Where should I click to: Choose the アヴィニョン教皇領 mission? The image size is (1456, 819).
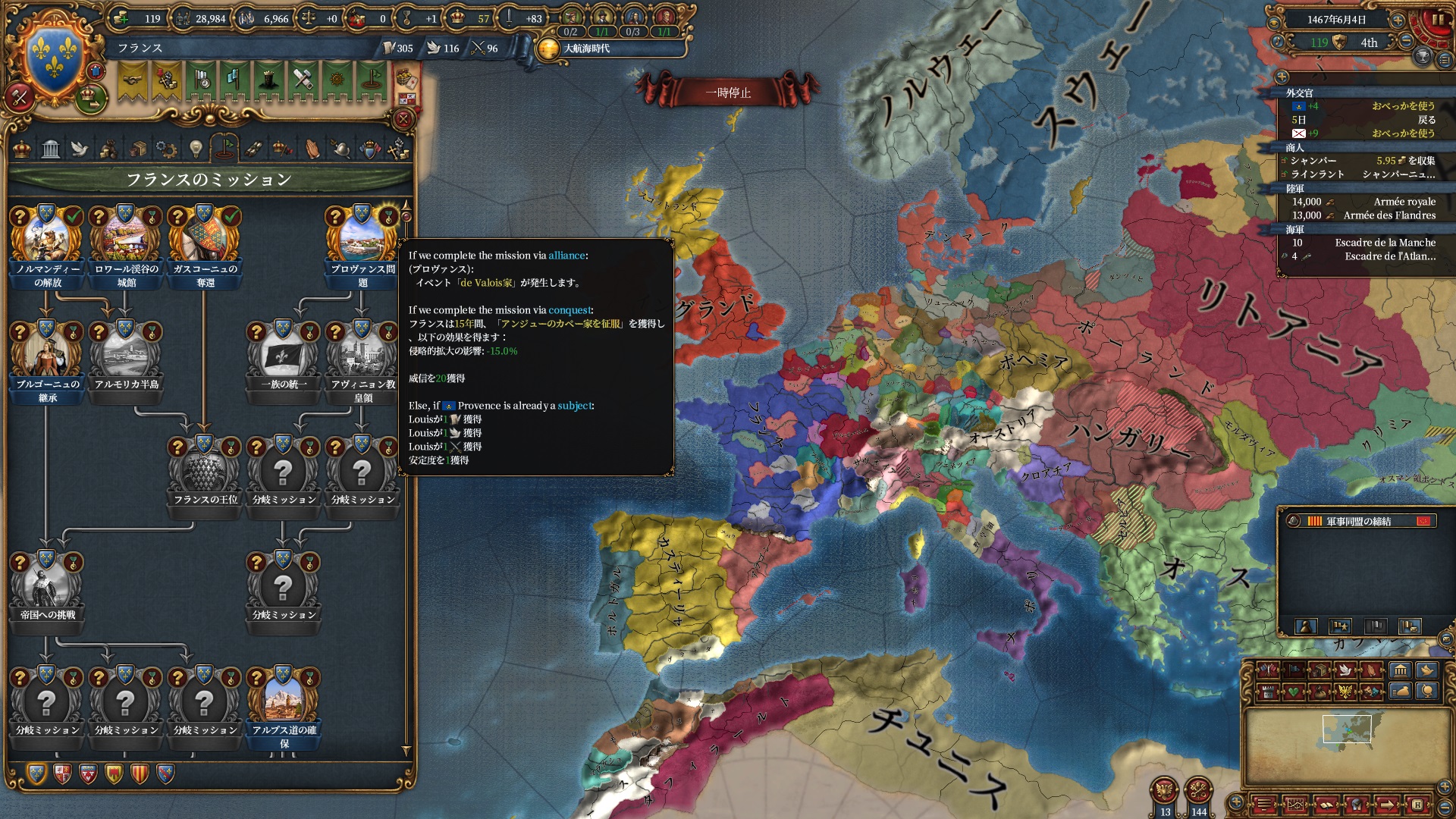[362, 356]
